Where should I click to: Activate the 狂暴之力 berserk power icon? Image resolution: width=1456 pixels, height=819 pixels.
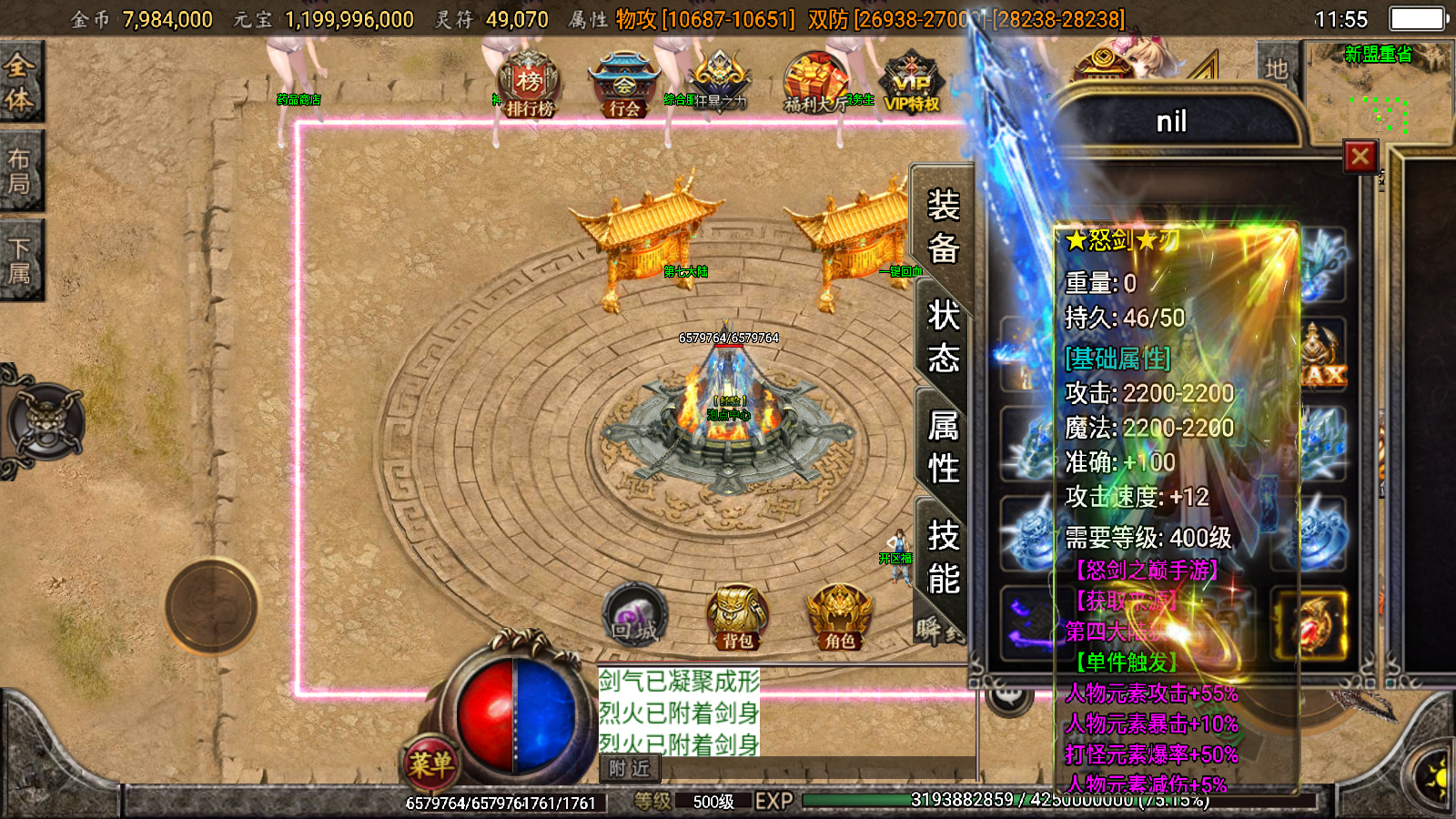719,84
